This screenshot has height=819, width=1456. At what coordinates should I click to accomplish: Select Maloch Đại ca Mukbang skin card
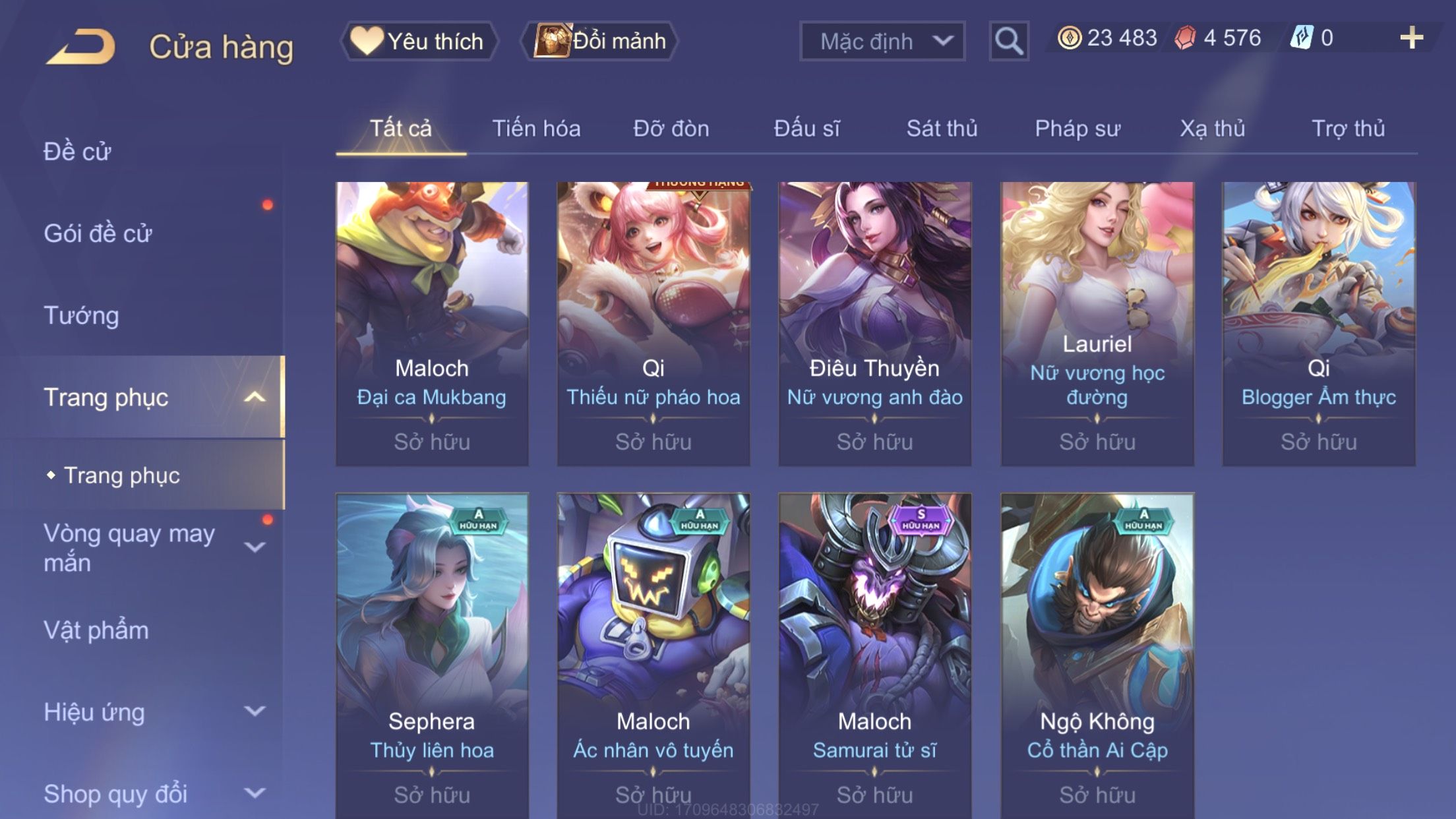pyautogui.click(x=432, y=323)
